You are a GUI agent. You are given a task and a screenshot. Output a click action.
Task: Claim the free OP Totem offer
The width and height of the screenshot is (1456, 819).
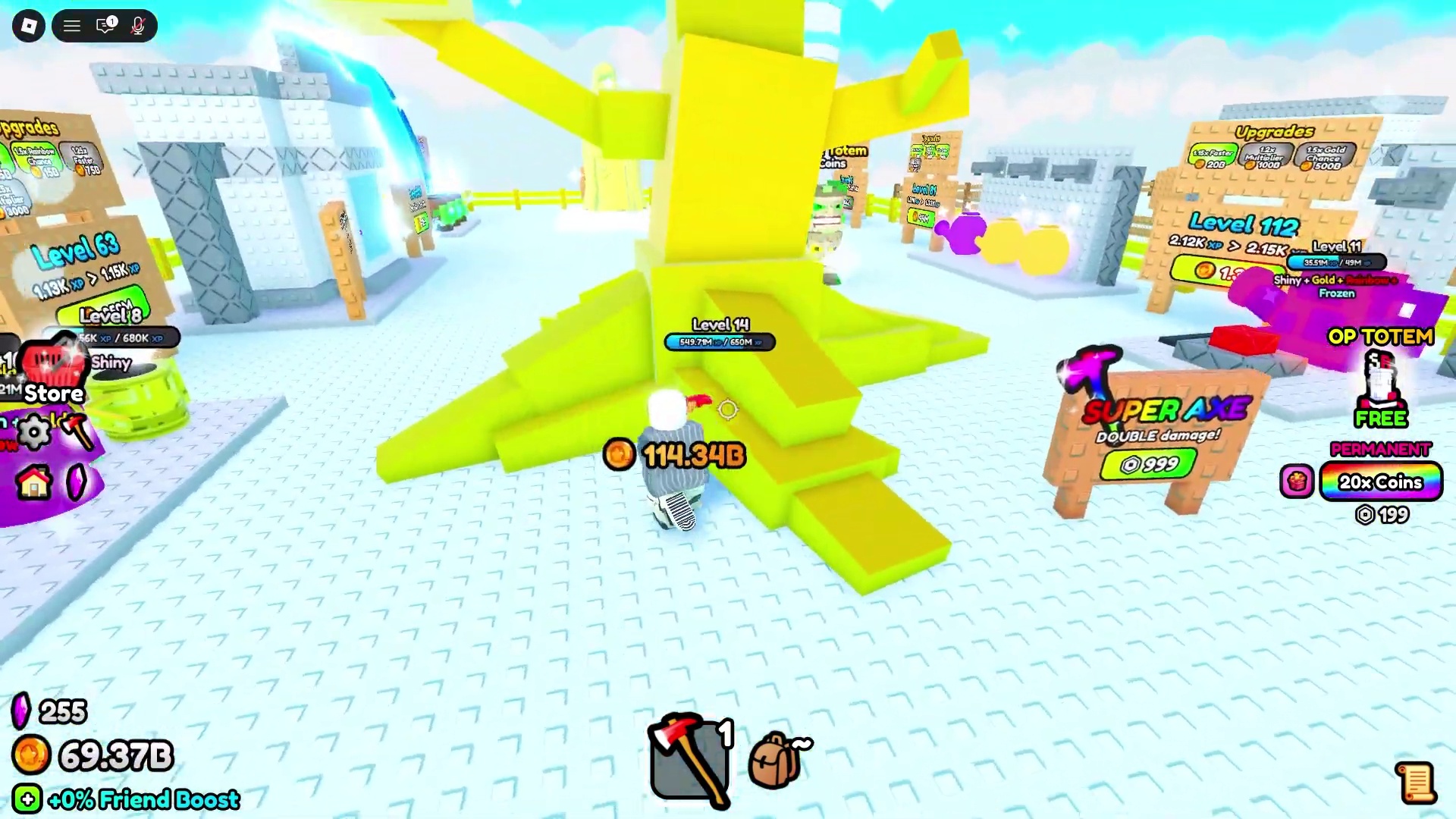1380,387
